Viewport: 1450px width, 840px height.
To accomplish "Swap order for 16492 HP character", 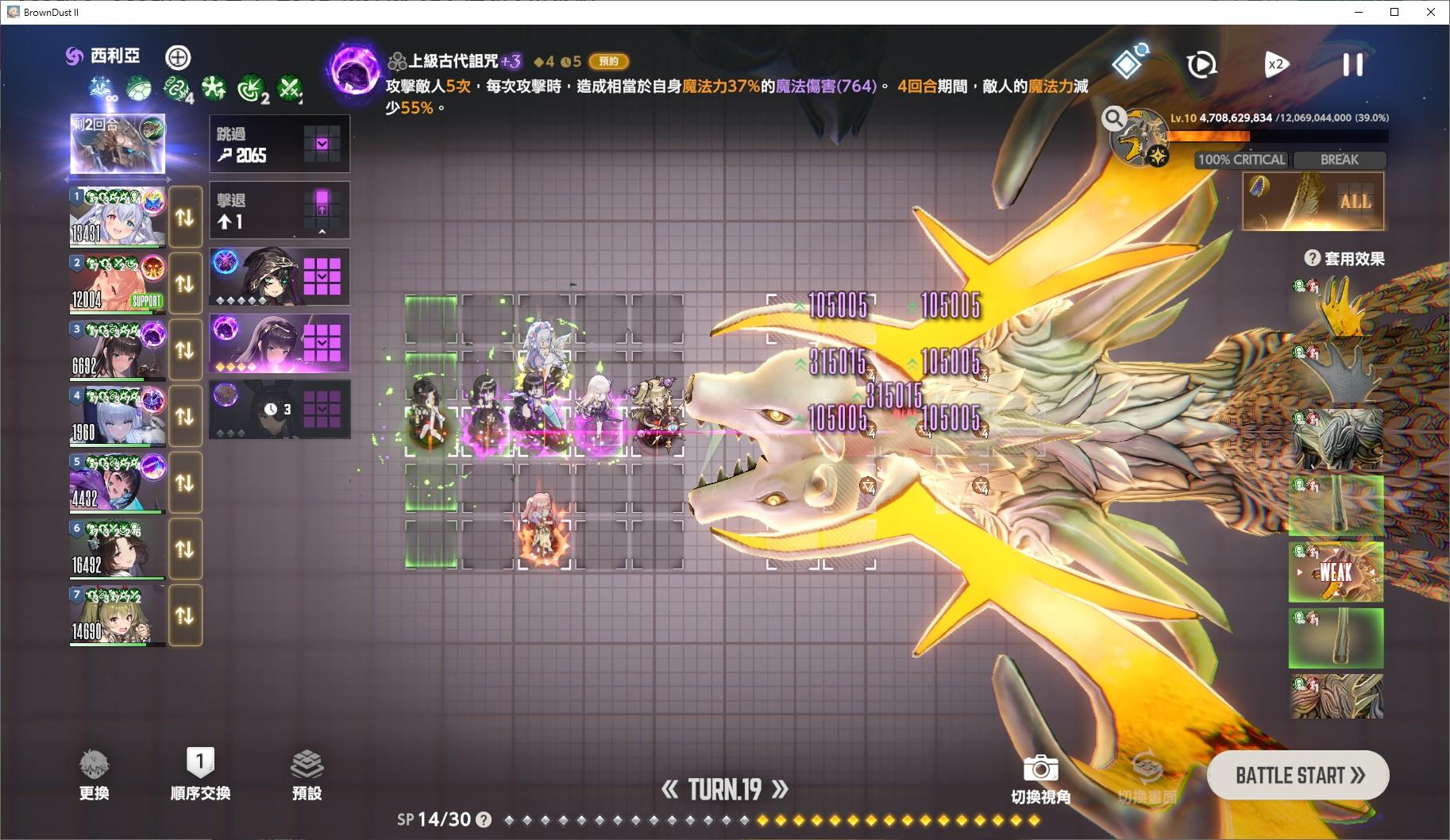I will pos(185,549).
